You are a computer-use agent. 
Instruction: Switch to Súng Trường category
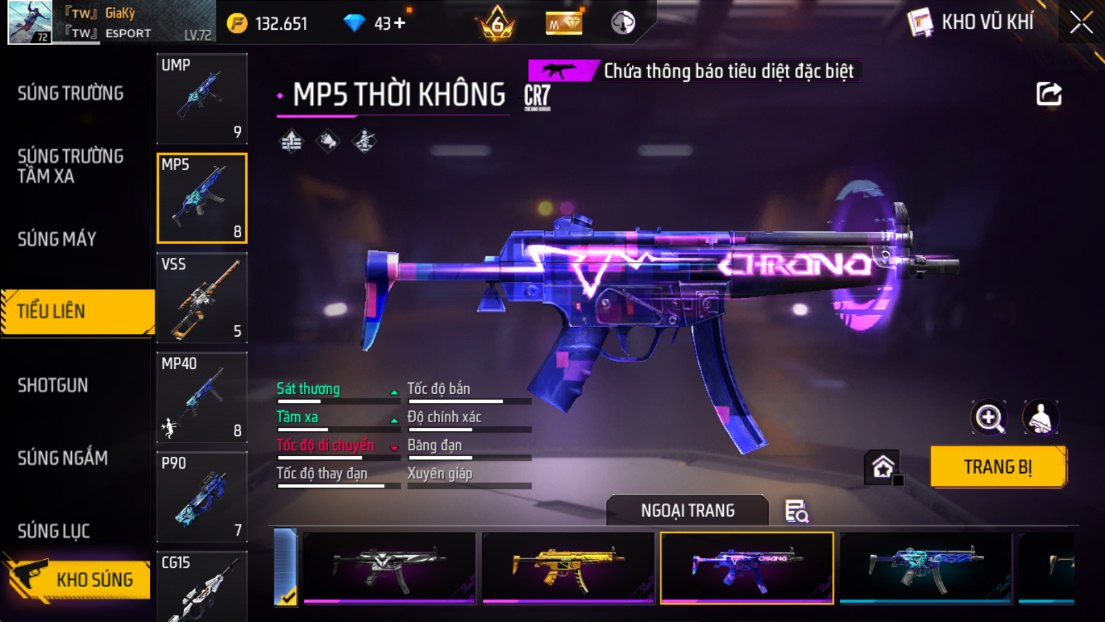[71, 94]
